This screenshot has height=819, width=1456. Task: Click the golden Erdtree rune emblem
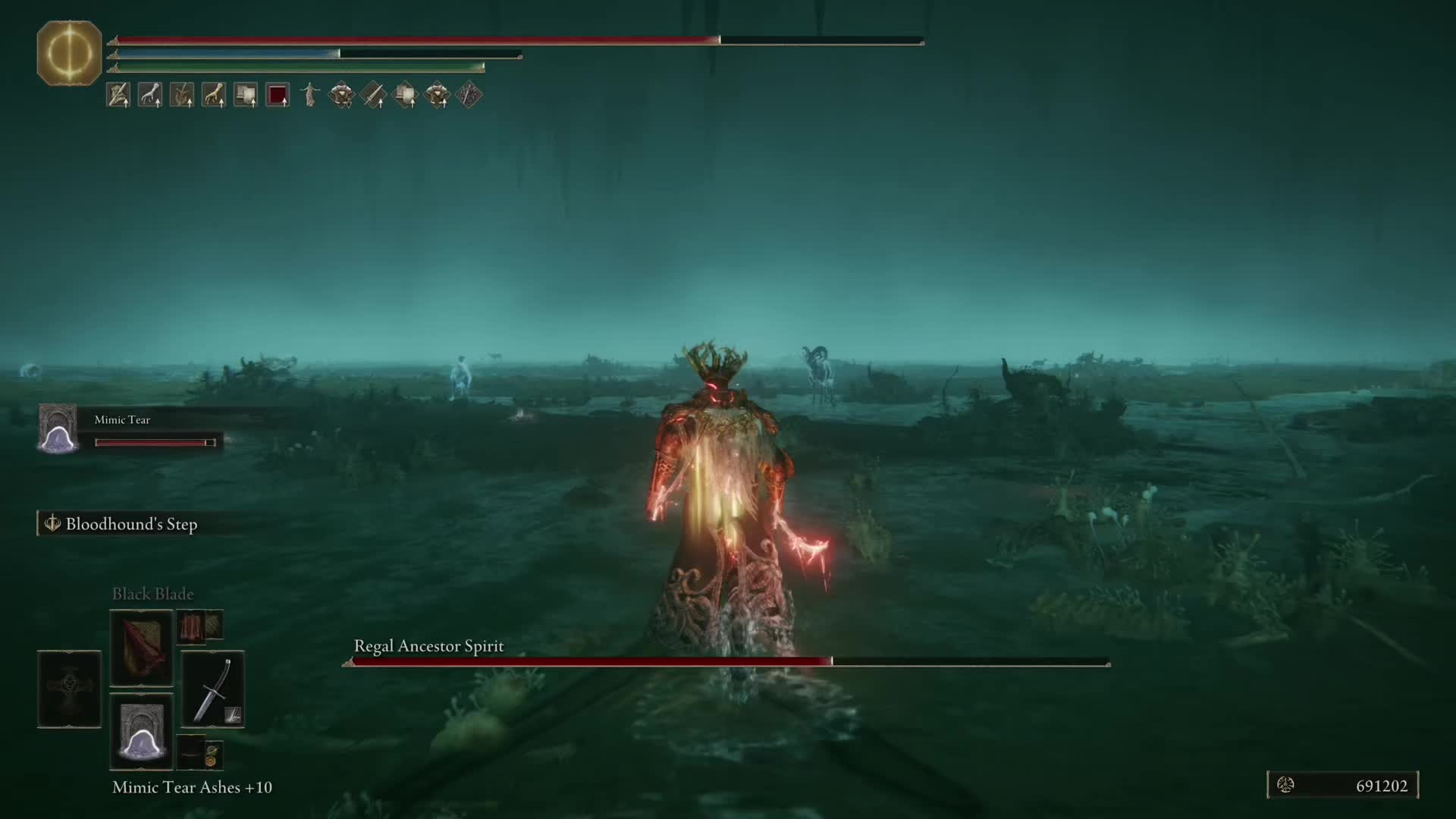point(69,53)
